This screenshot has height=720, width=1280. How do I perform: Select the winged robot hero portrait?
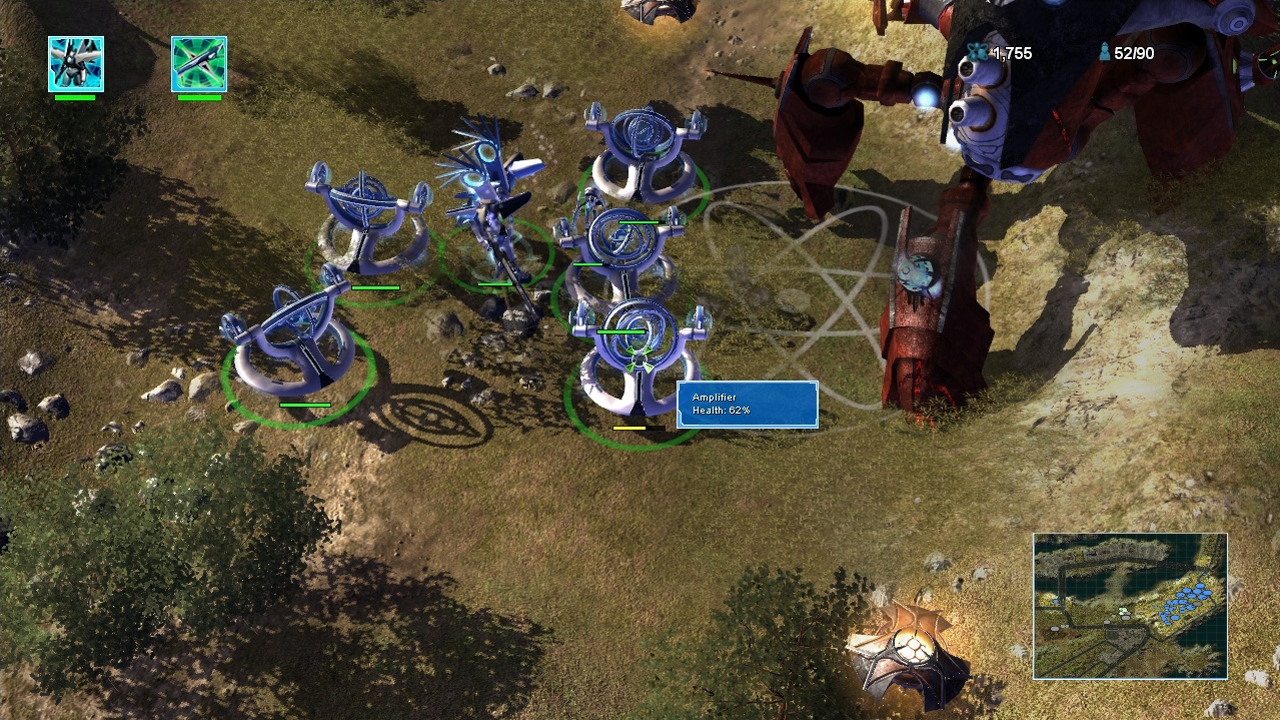click(x=76, y=64)
